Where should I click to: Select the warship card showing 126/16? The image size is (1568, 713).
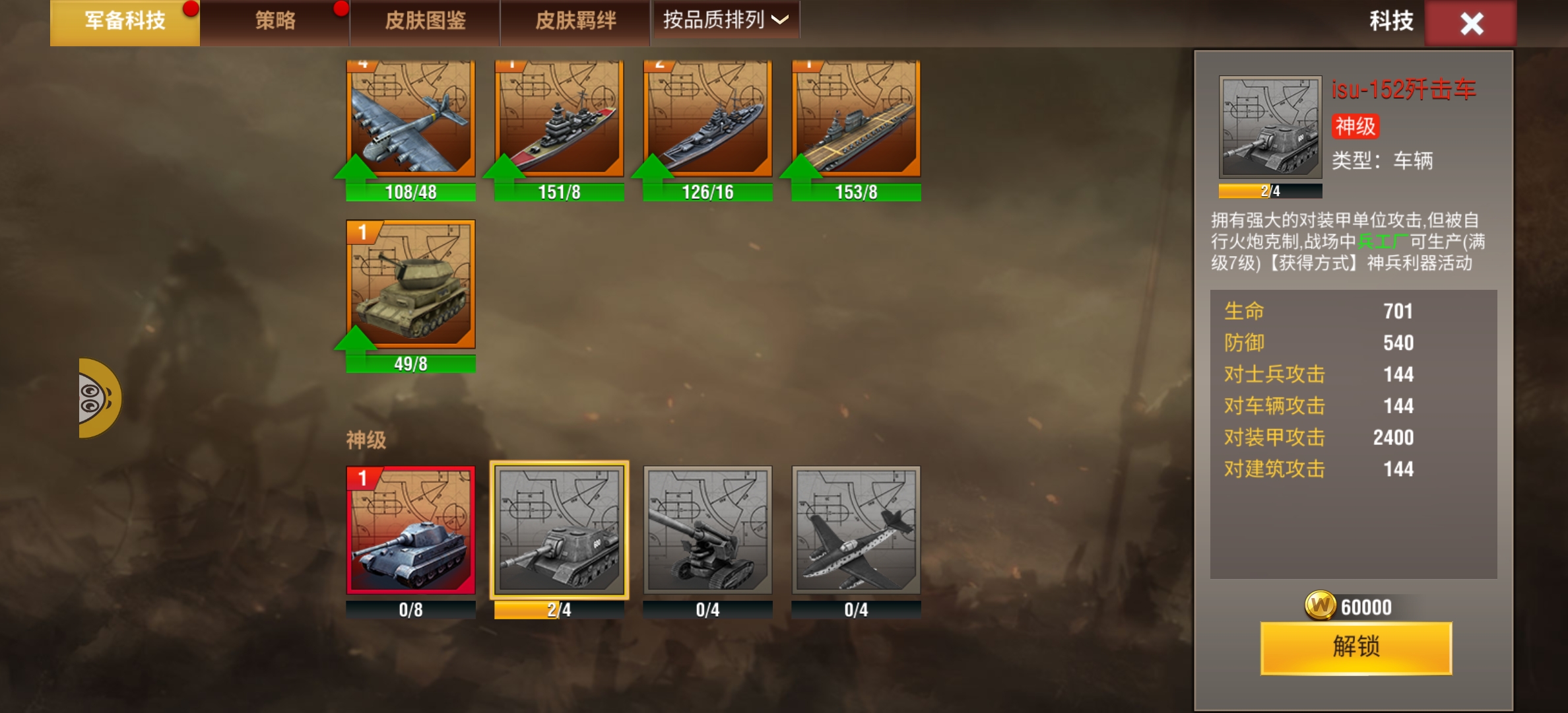[707, 119]
